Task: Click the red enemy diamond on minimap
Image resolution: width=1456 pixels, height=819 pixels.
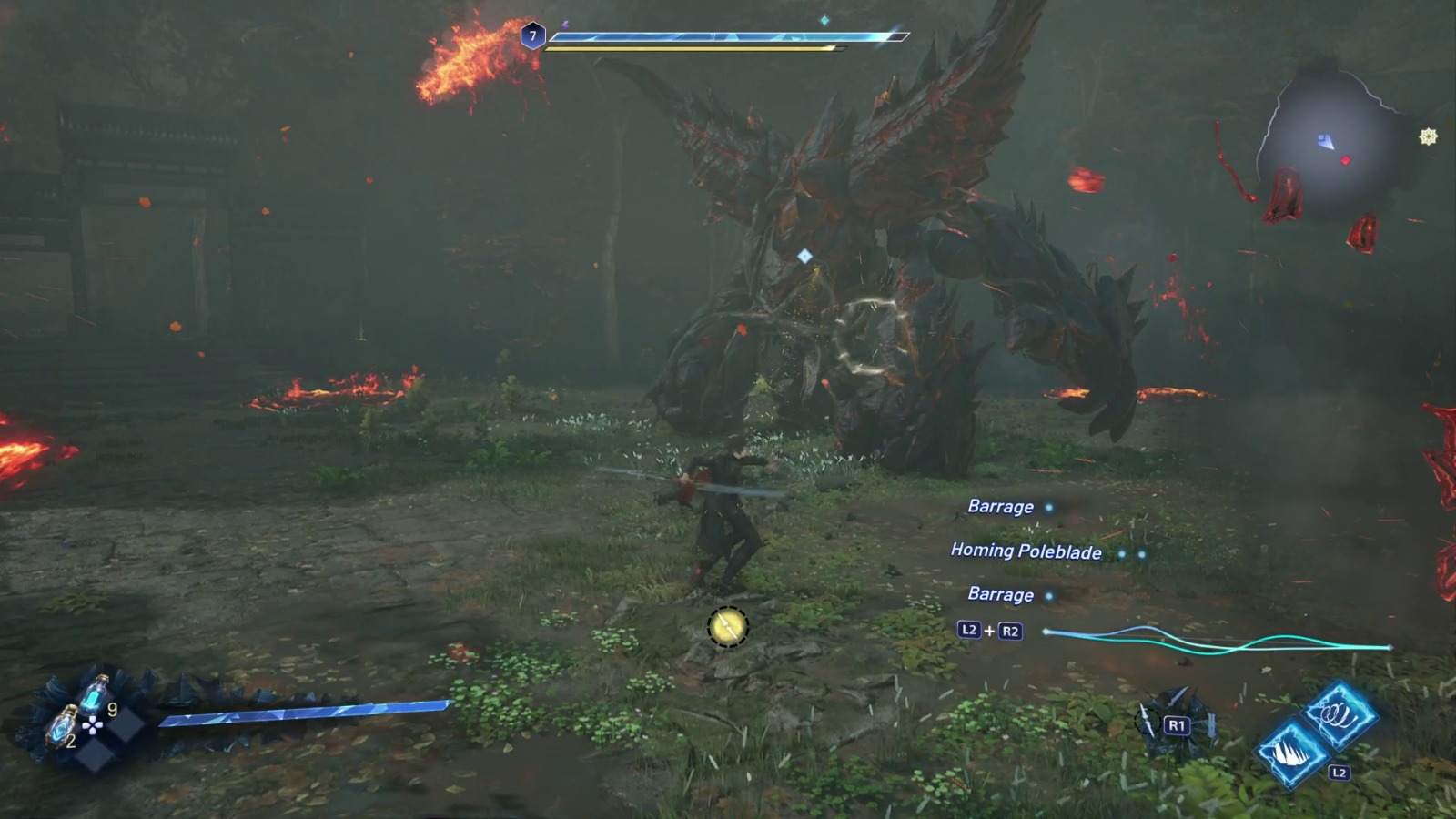Action: 1345,160
